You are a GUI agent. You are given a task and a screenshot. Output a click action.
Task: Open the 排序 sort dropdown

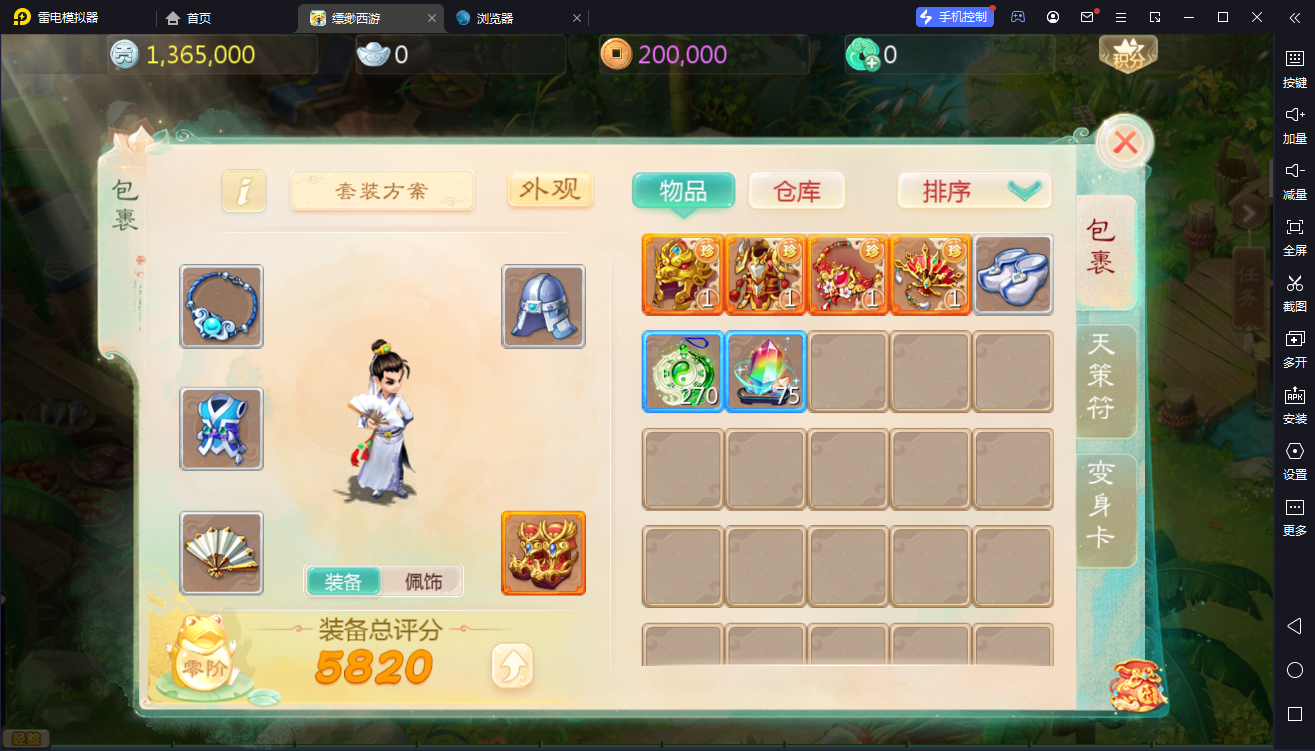tap(972, 190)
